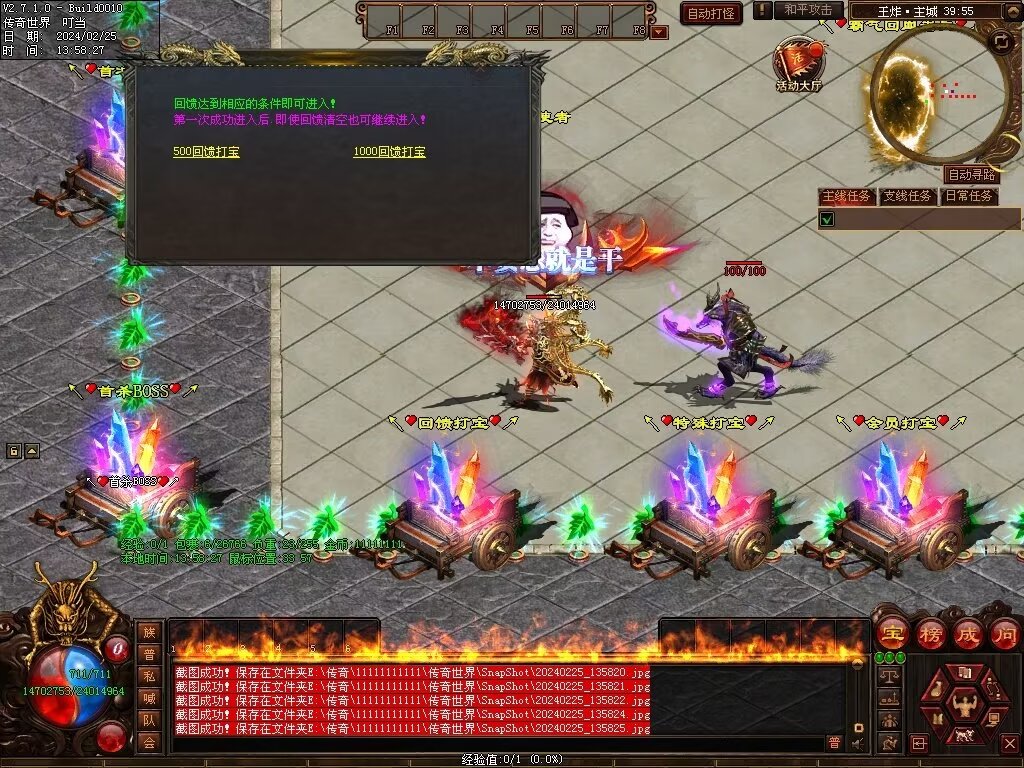
Task: Toggle the green quest tracker checkbox
Action: tap(827, 218)
